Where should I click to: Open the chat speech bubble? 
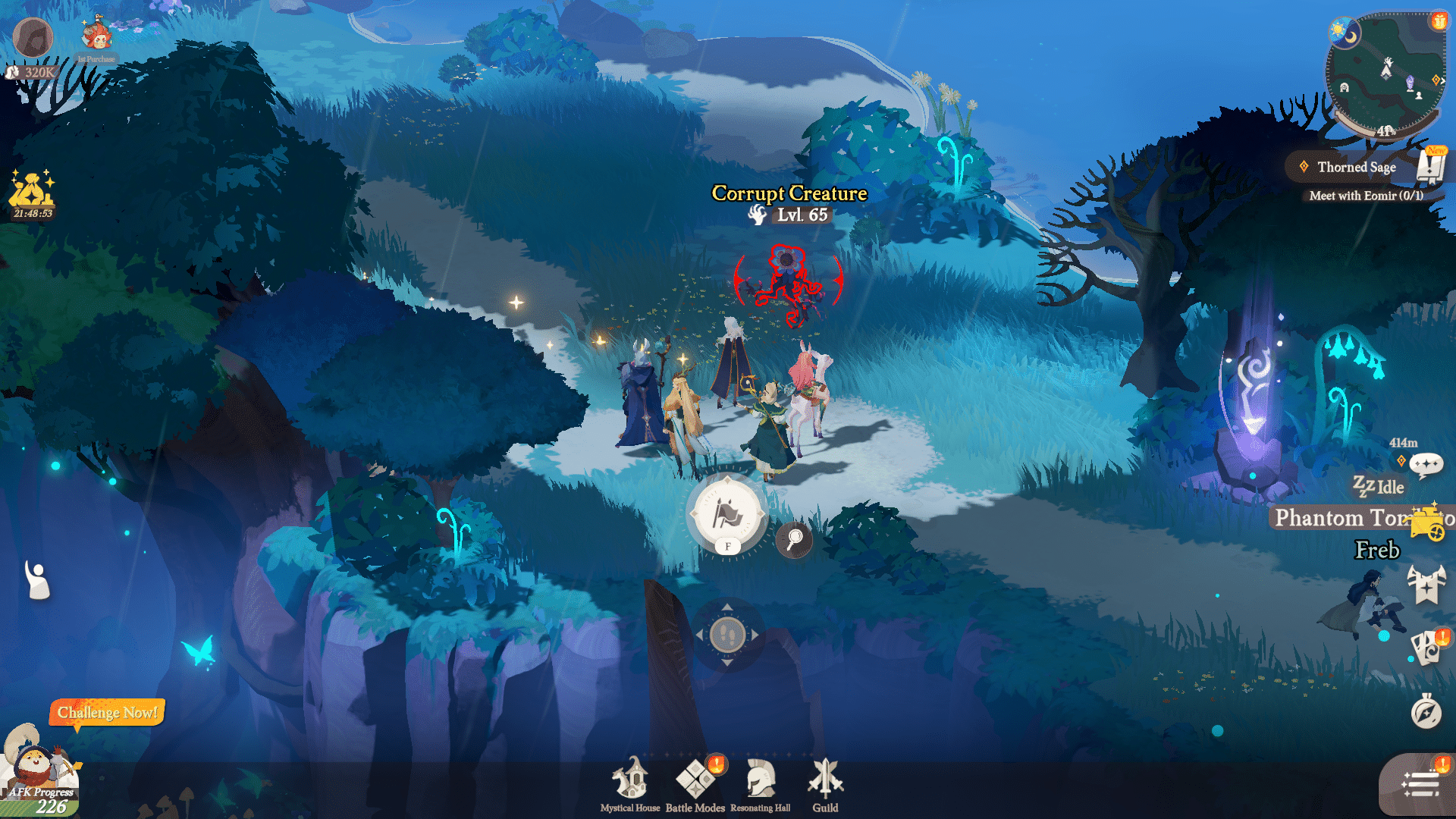pos(1426,464)
